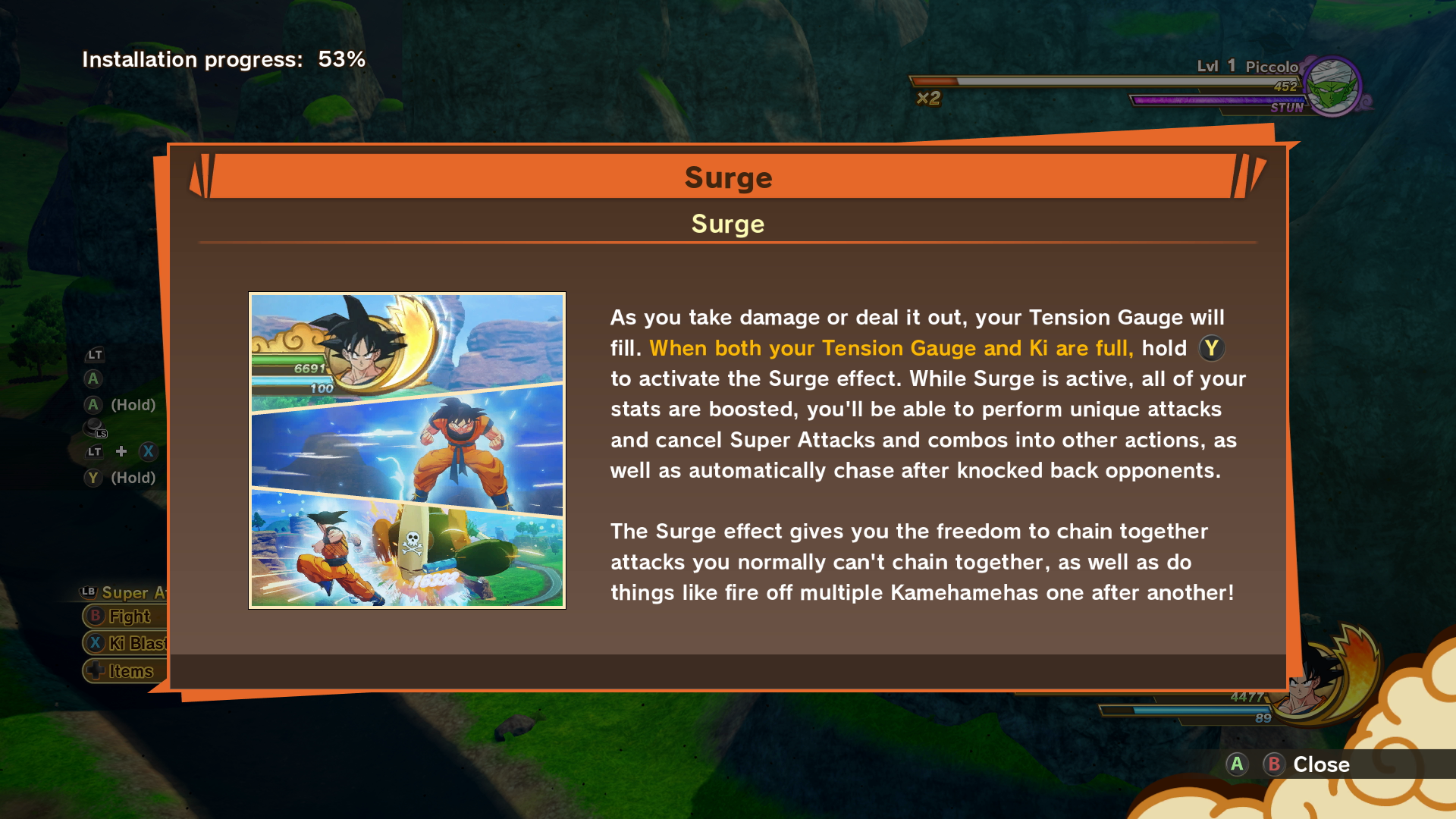Screen dimensions: 1456x819
Task: Click the LS stick icon
Action: pos(95,427)
